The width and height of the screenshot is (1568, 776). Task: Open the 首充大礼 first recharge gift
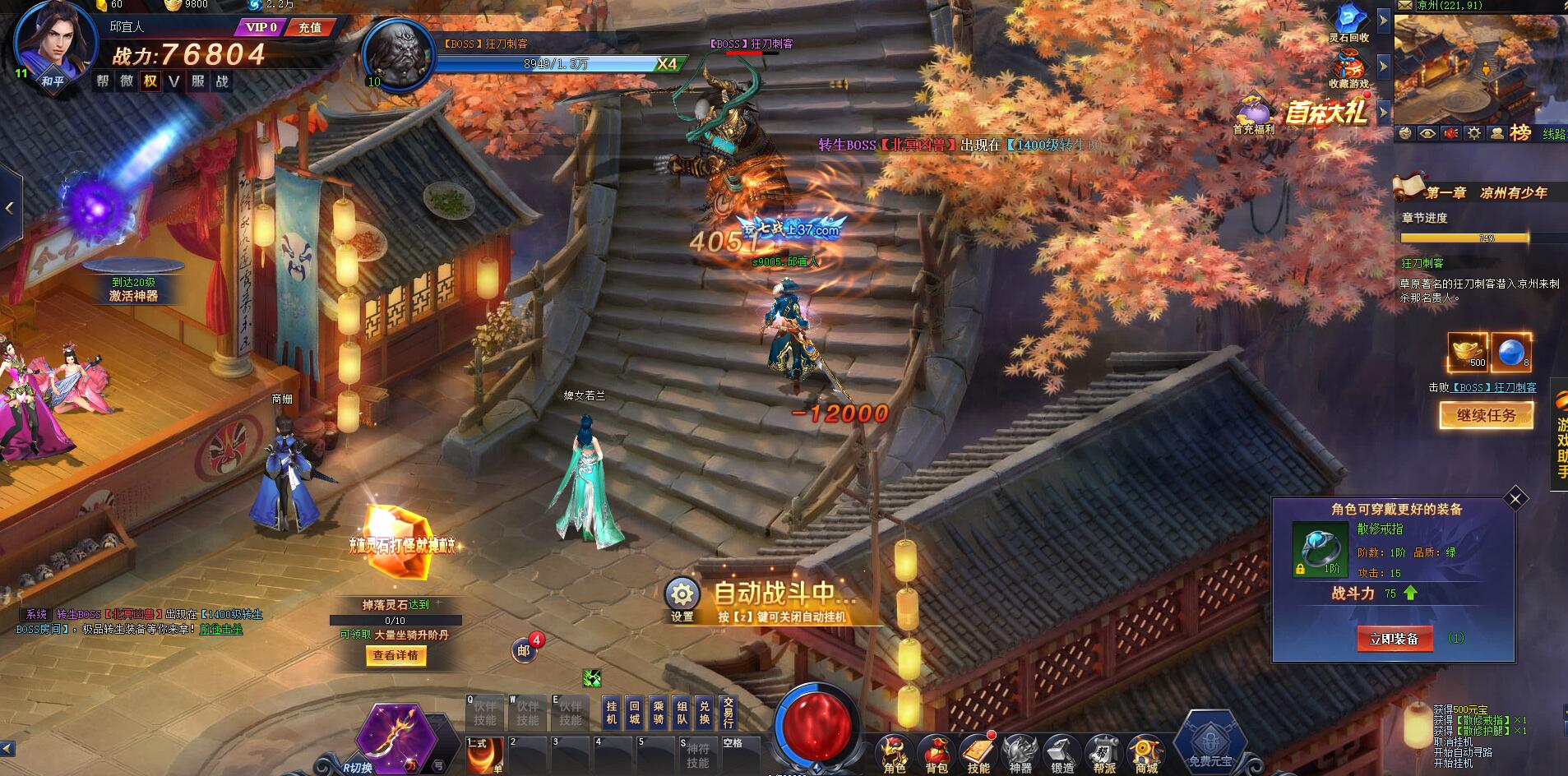[1325, 112]
